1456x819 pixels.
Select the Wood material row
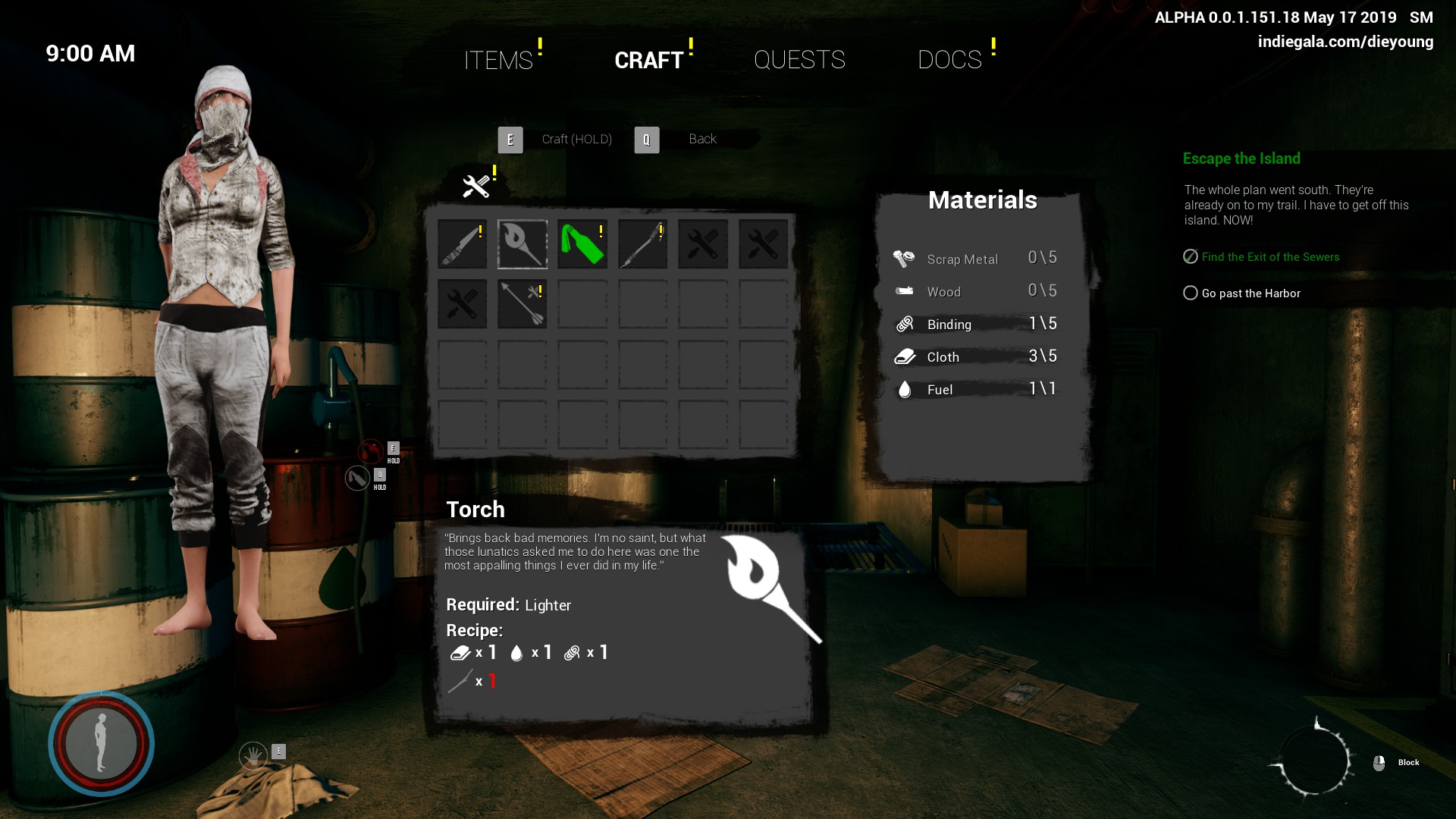pyautogui.click(x=975, y=292)
